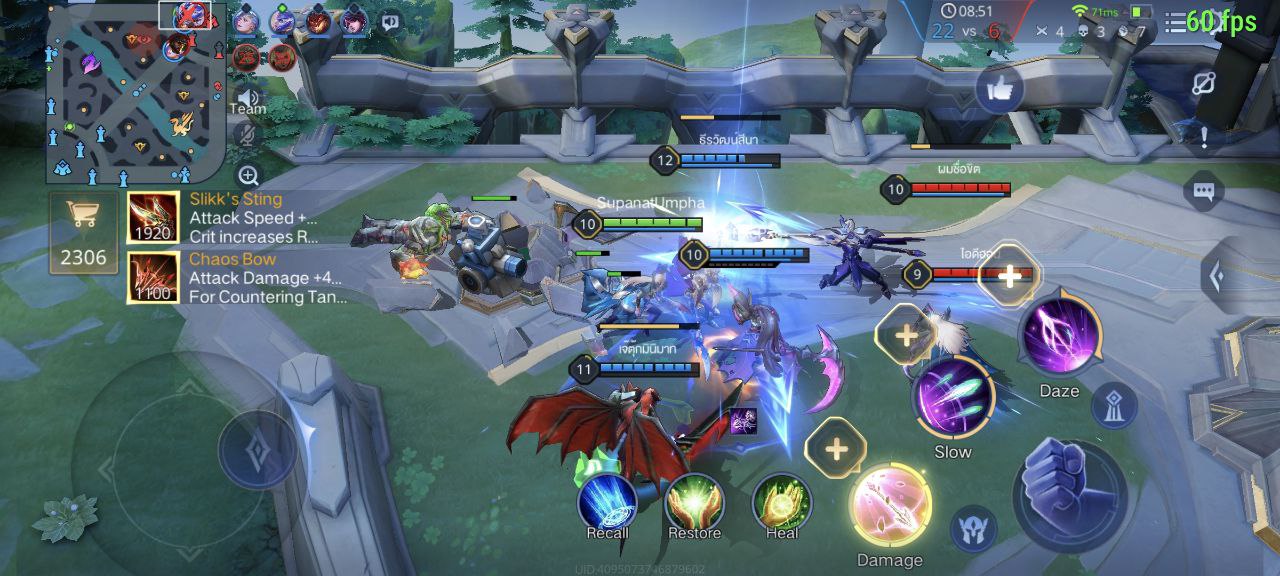Toggle the Team voice speaker
Screen dimensions: 1280x576
(248, 98)
